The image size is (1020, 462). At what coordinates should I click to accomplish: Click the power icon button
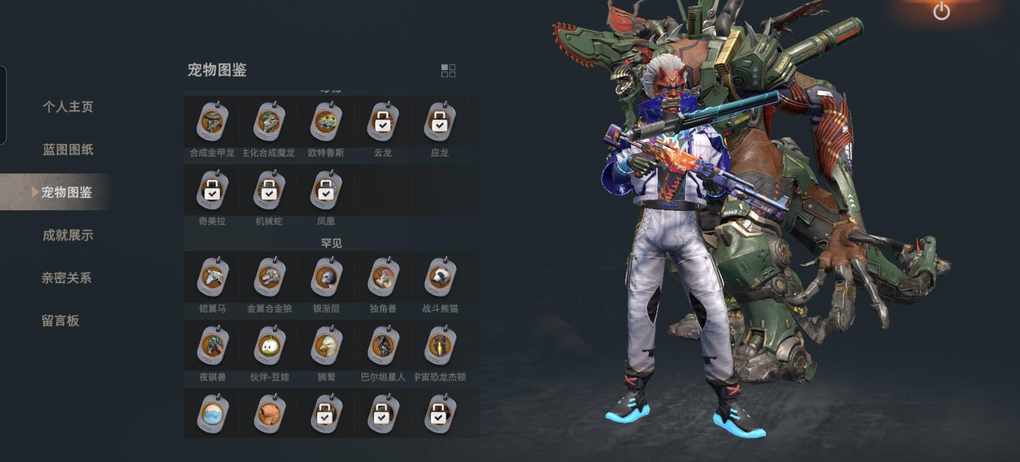941,12
